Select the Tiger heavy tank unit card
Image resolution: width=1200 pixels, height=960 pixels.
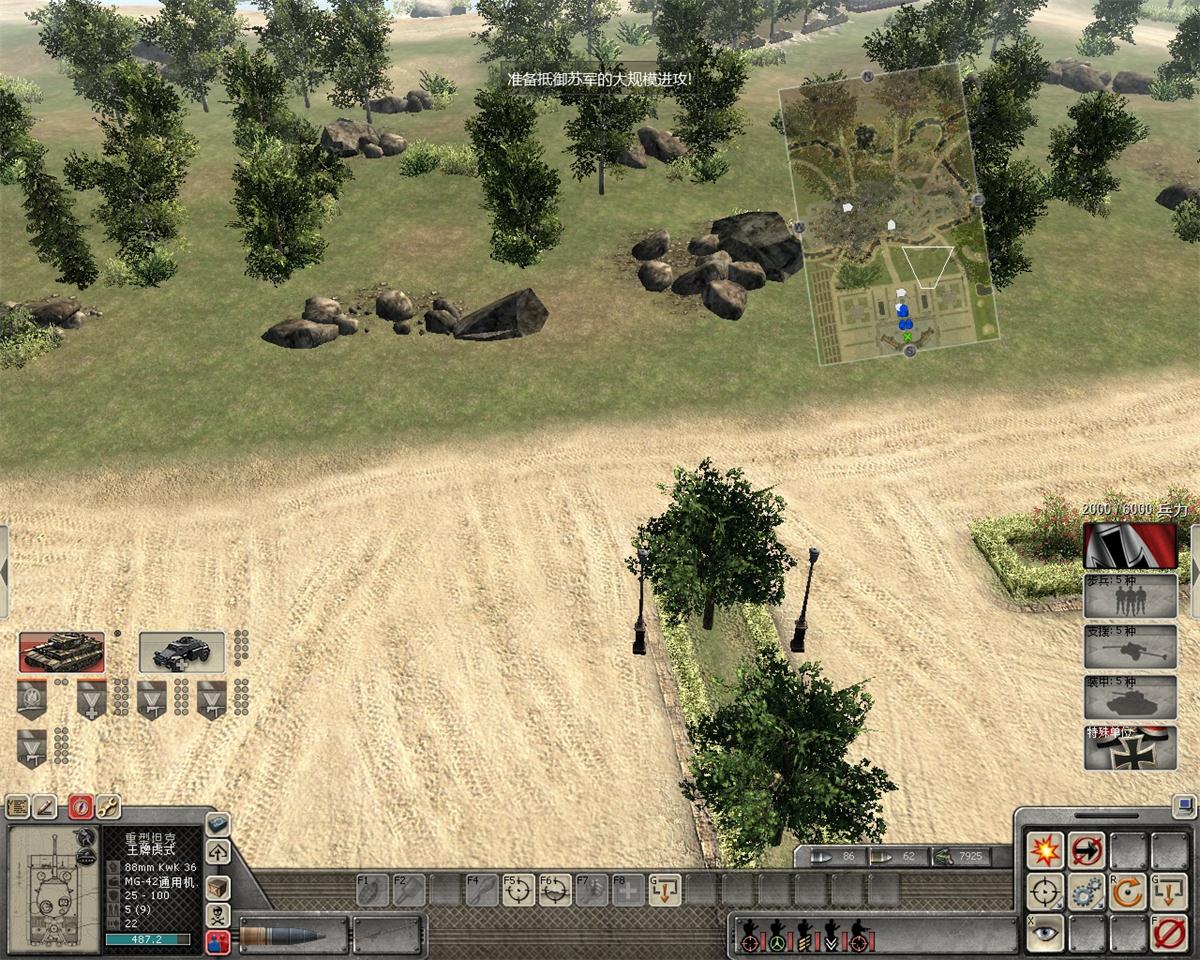(x=61, y=652)
